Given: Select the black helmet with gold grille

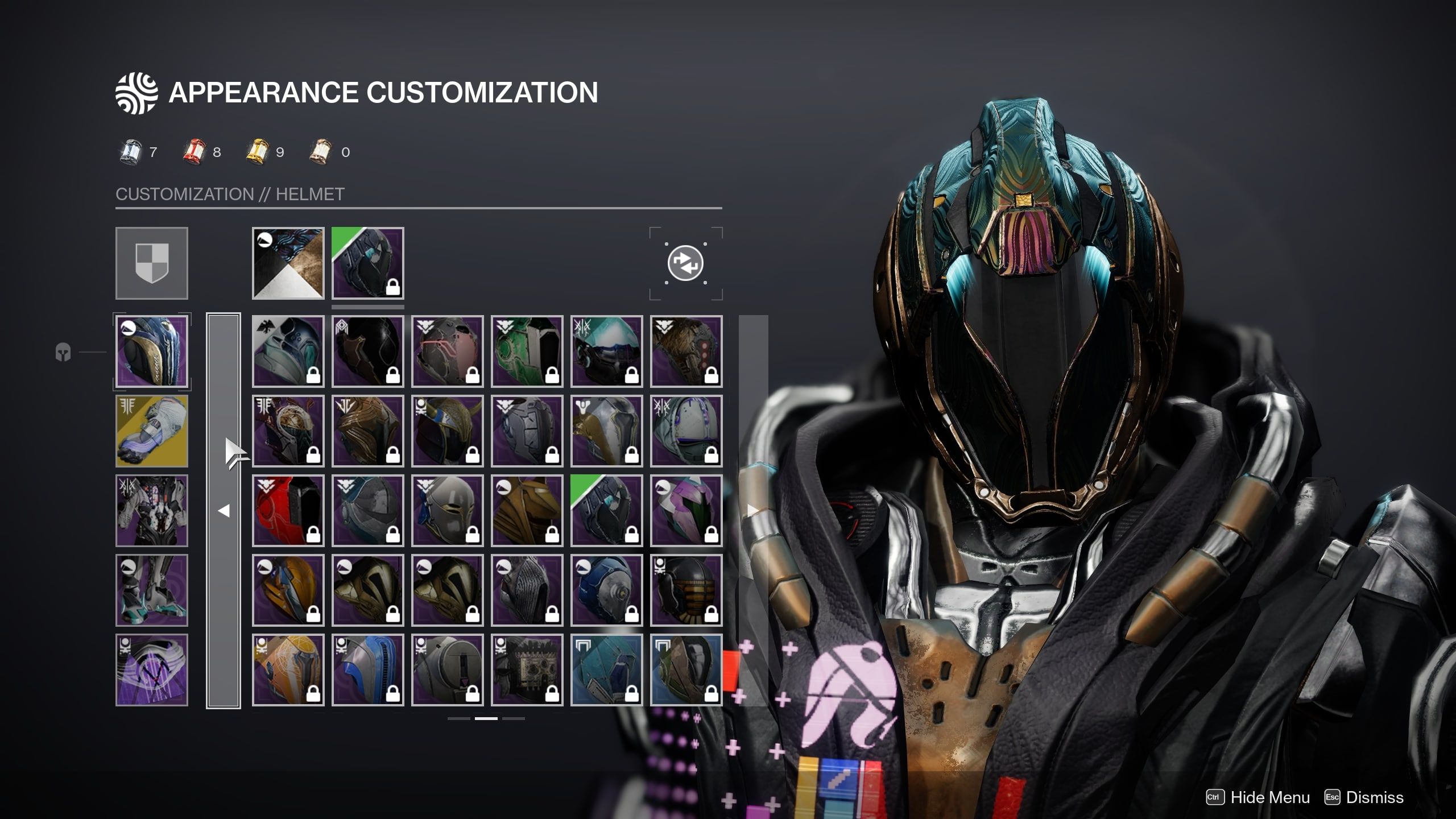Looking at the screenshot, I should coord(686,590).
